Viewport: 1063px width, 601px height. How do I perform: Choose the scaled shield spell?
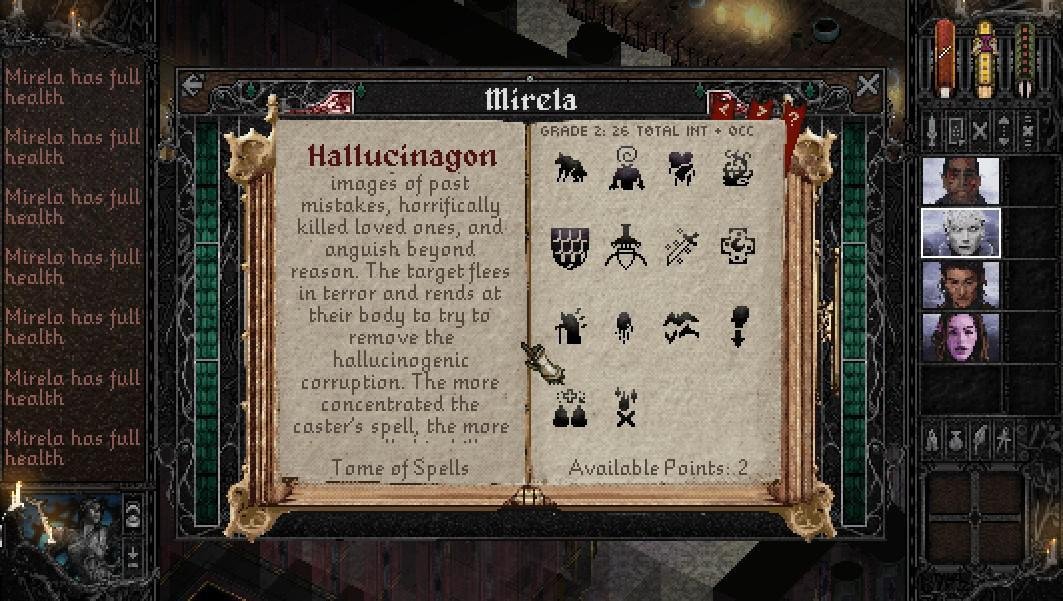click(570, 247)
